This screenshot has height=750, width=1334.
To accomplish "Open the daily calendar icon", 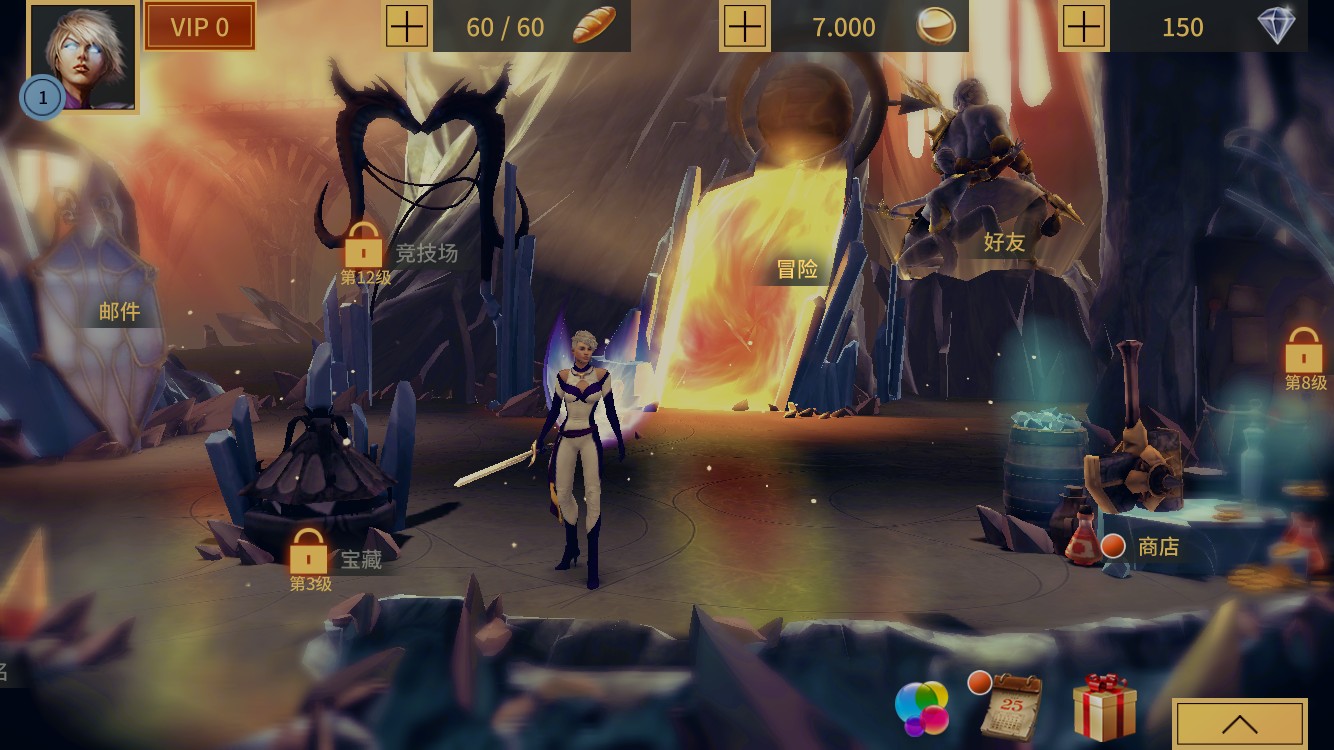I will pyautogui.click(x=1010, y=706).
